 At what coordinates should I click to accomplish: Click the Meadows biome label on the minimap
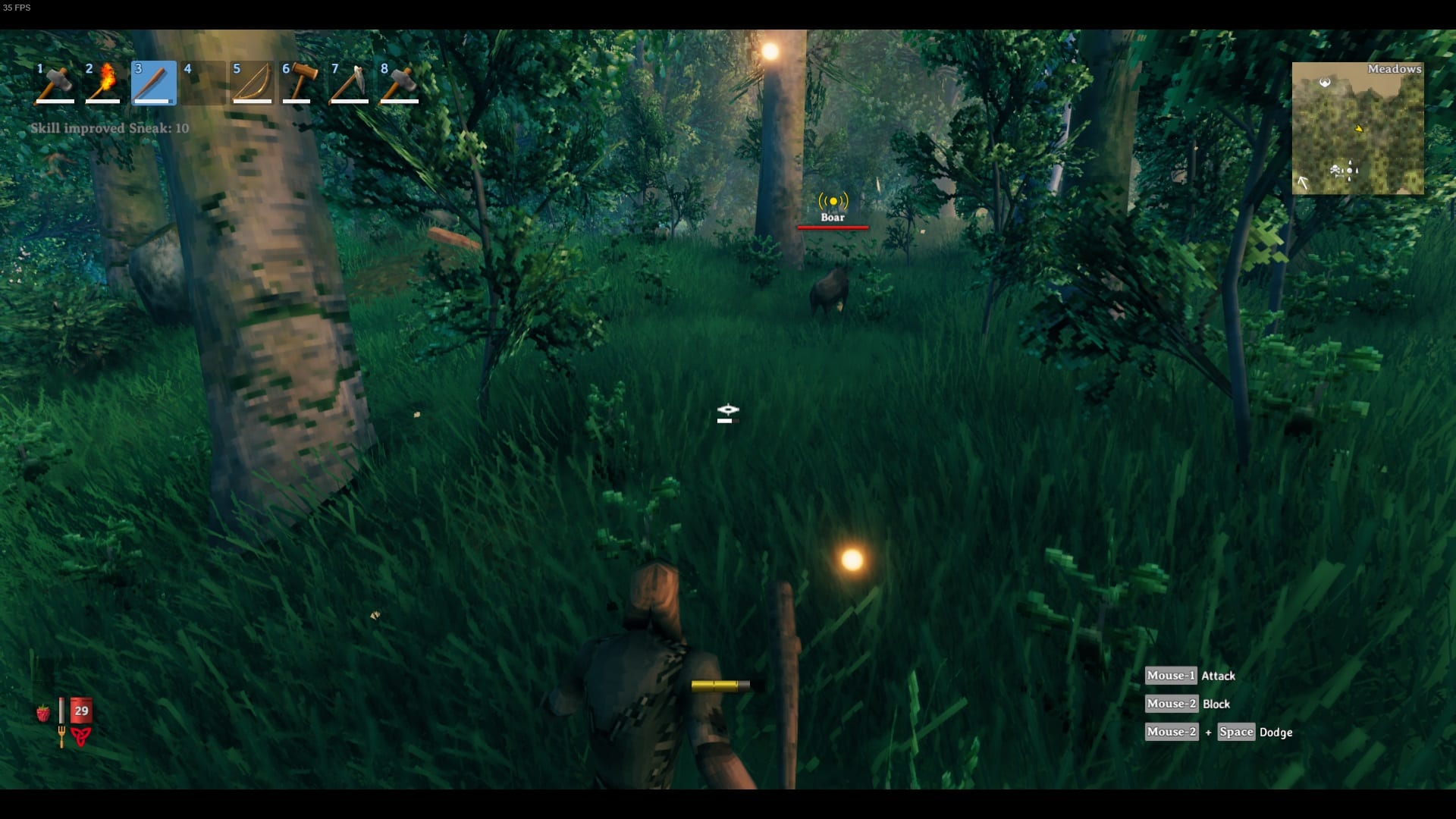tap(1395, 68)
